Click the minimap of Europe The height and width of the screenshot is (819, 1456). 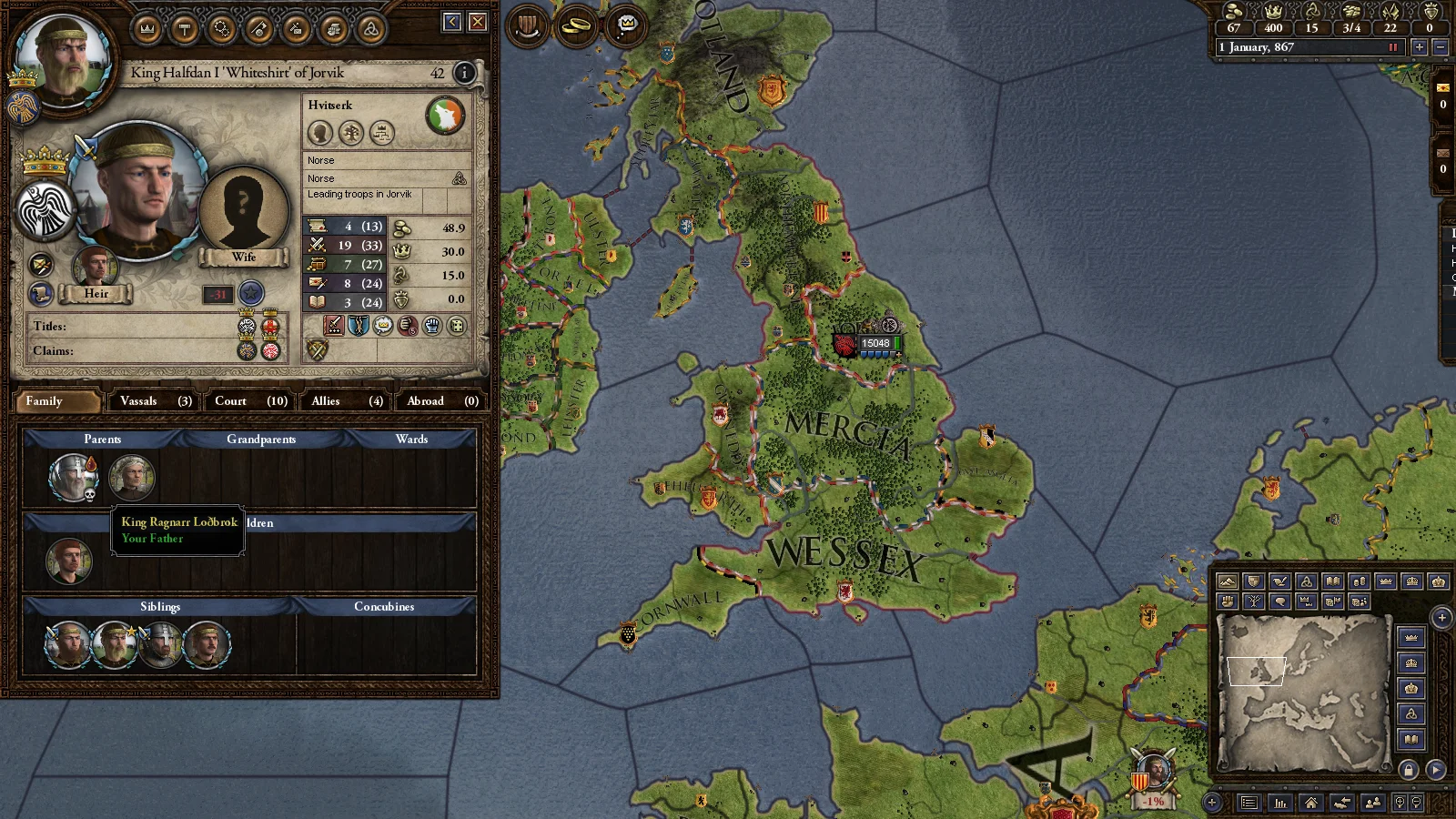pyautogui.click(x=1303, y=692)
